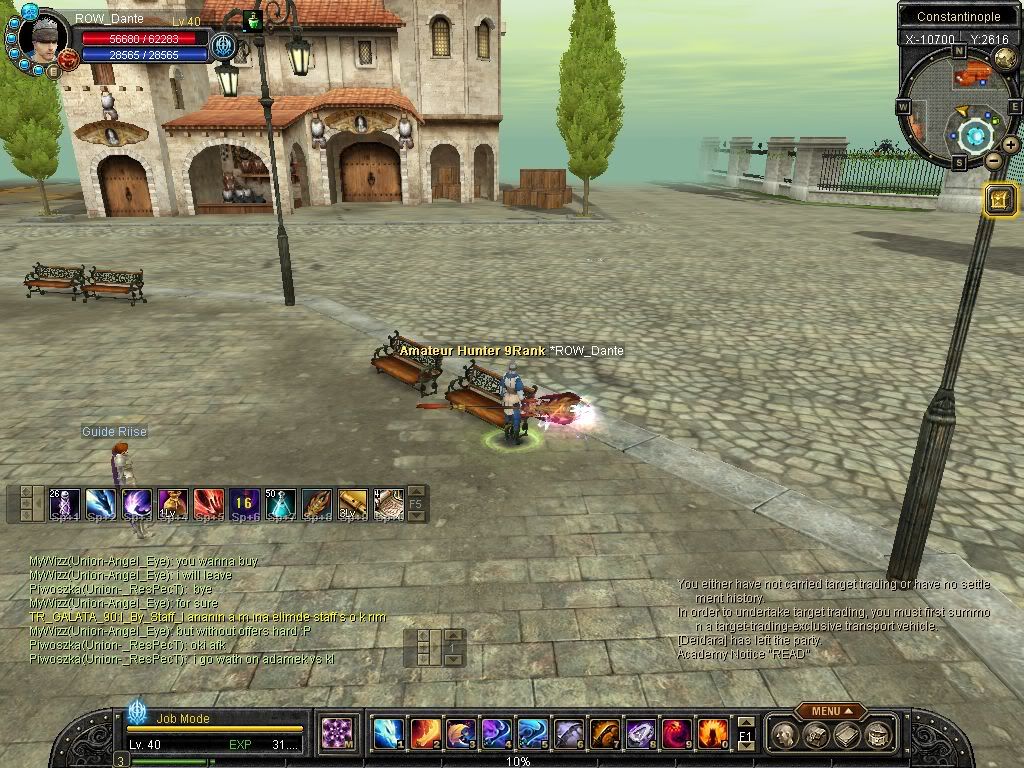
Task: Activate the yellow number 16 slot
Action: (x=244, y=504)
